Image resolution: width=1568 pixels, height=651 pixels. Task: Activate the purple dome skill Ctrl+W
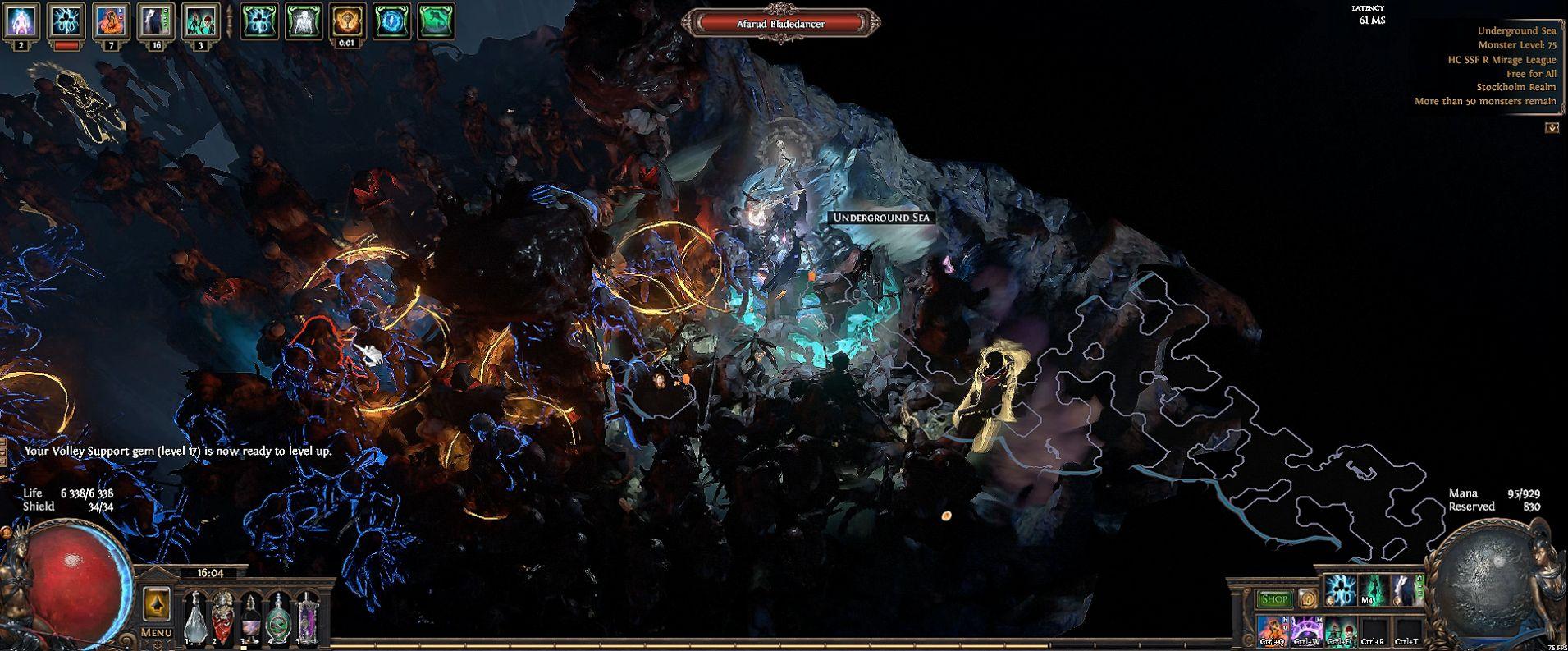(1306, 630)
